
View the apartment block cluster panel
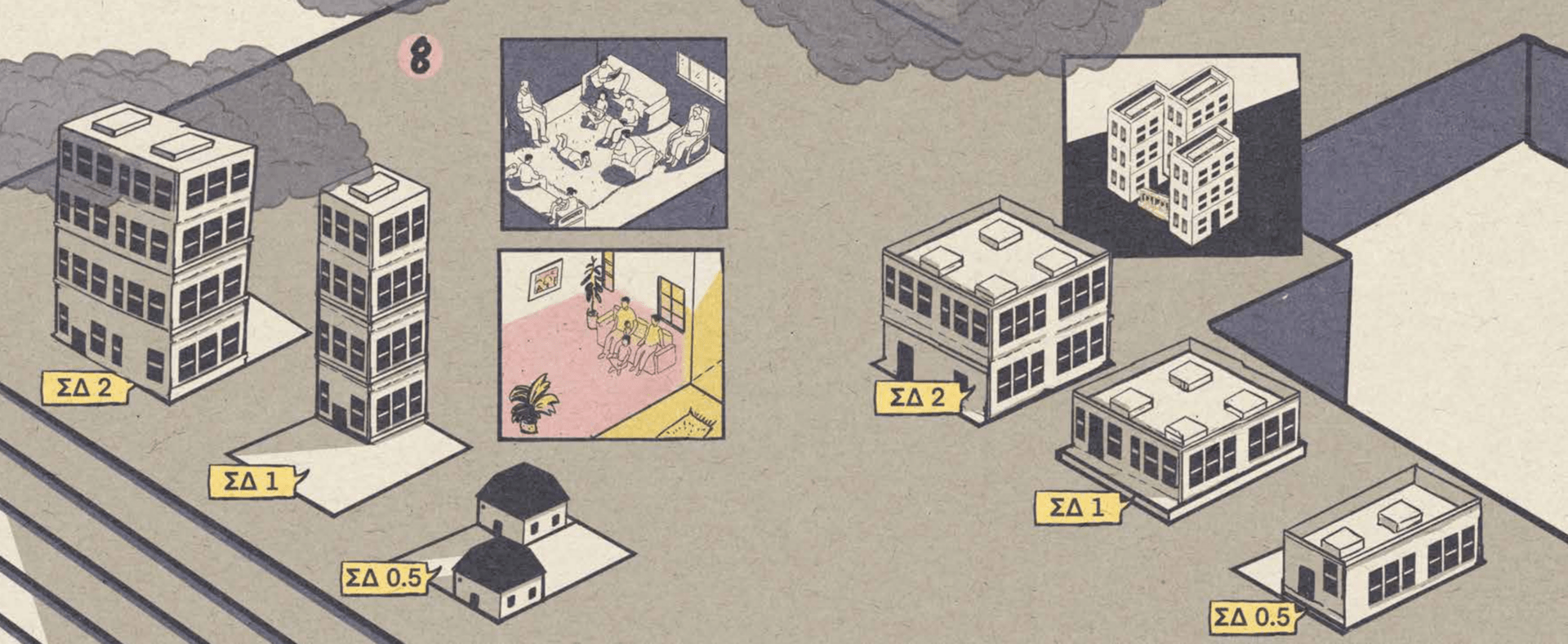(x=1181, y=155)
